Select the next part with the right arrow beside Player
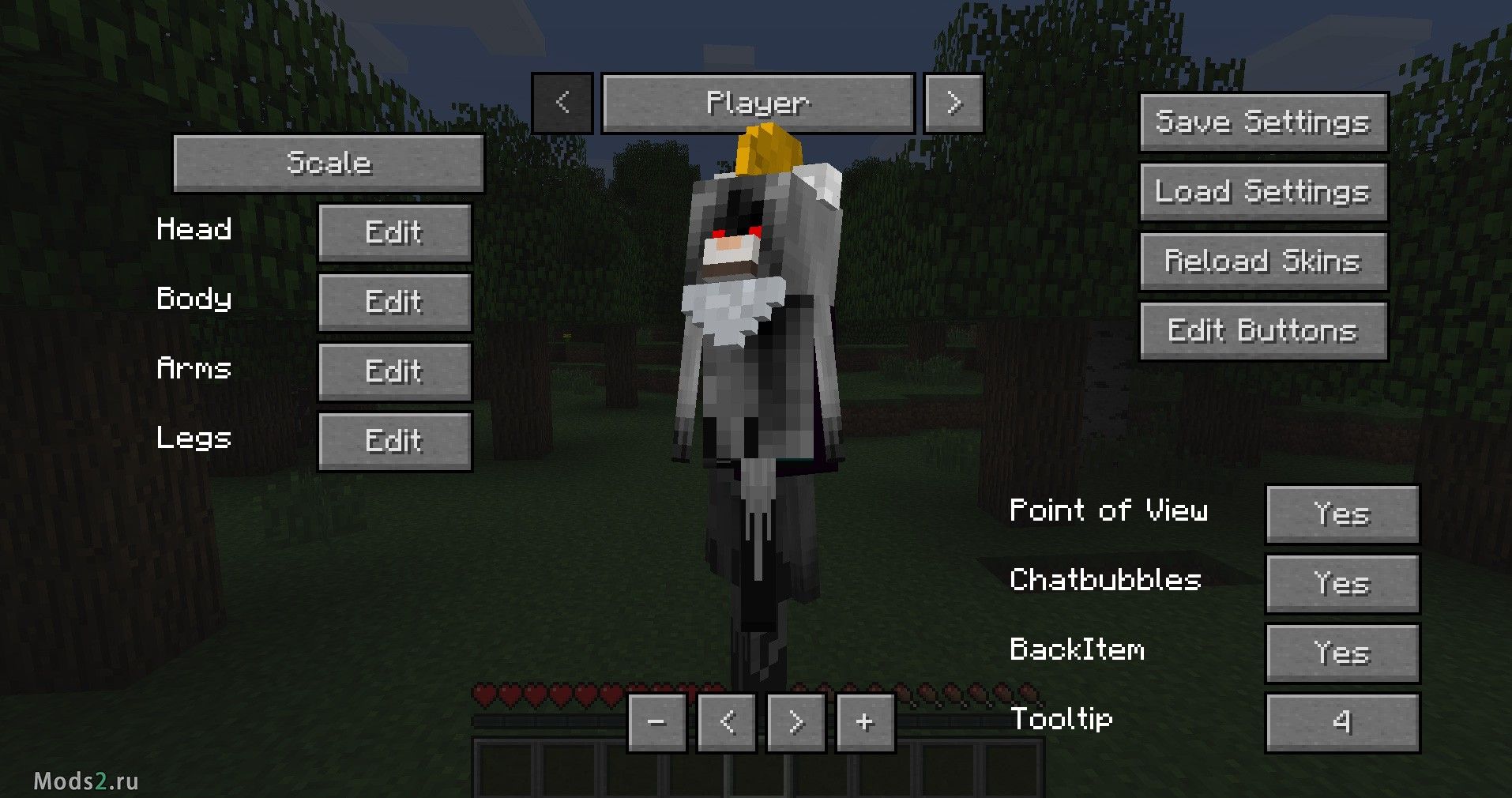The width and height of the screenshot is (1512, 798). point(953,102)
